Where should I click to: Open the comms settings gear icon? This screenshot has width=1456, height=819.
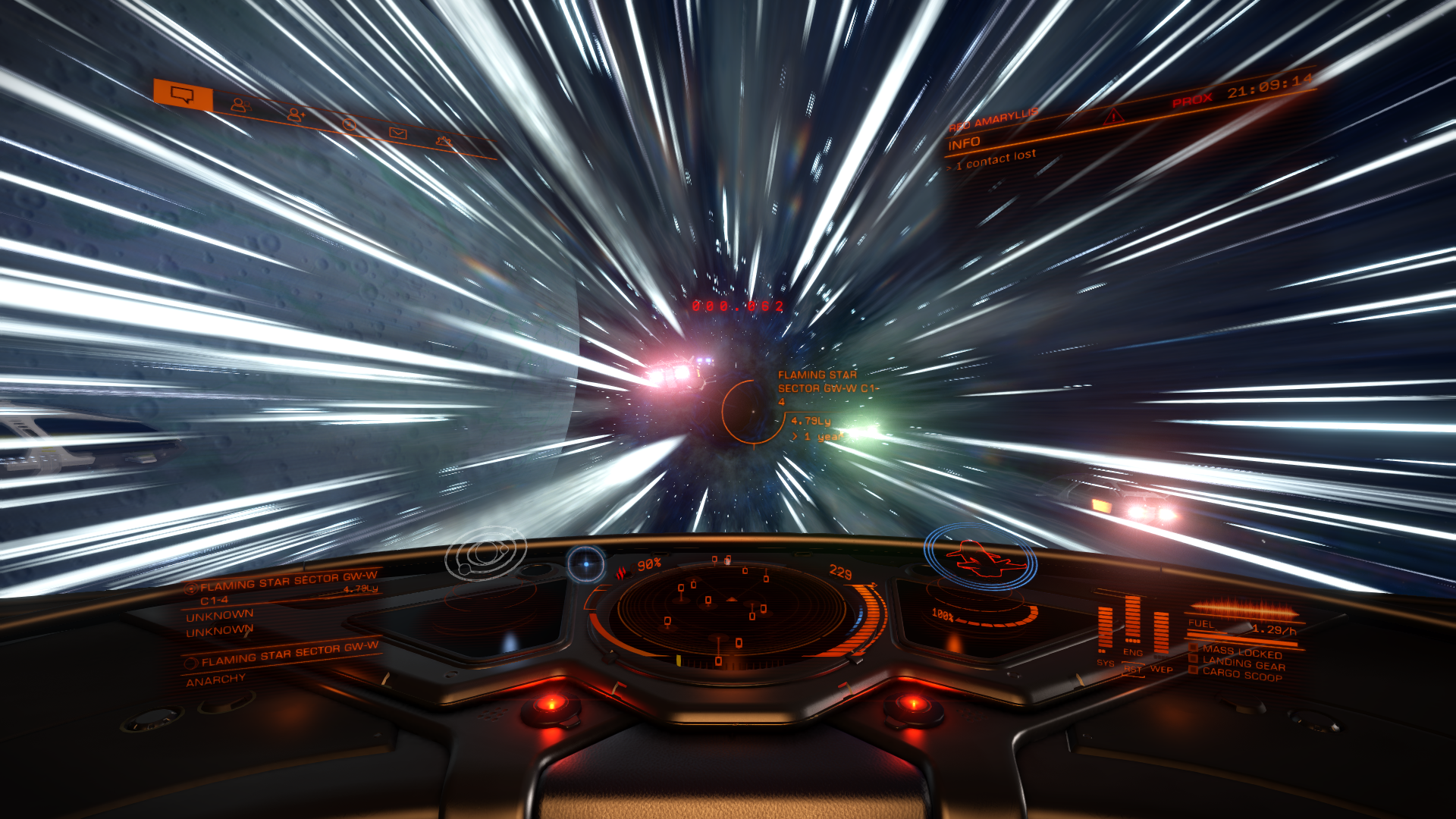point(444,143)
